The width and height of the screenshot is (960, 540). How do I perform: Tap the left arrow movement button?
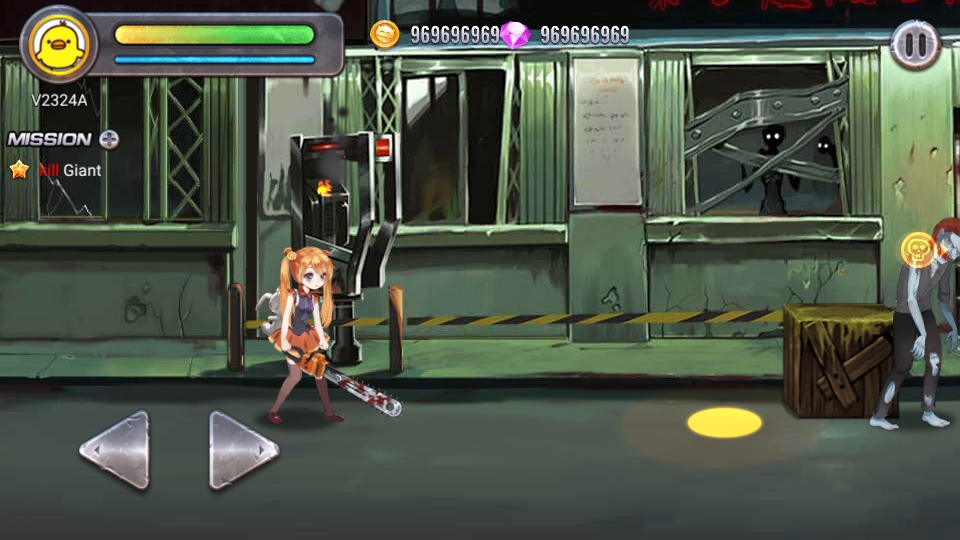click(116, 451)
